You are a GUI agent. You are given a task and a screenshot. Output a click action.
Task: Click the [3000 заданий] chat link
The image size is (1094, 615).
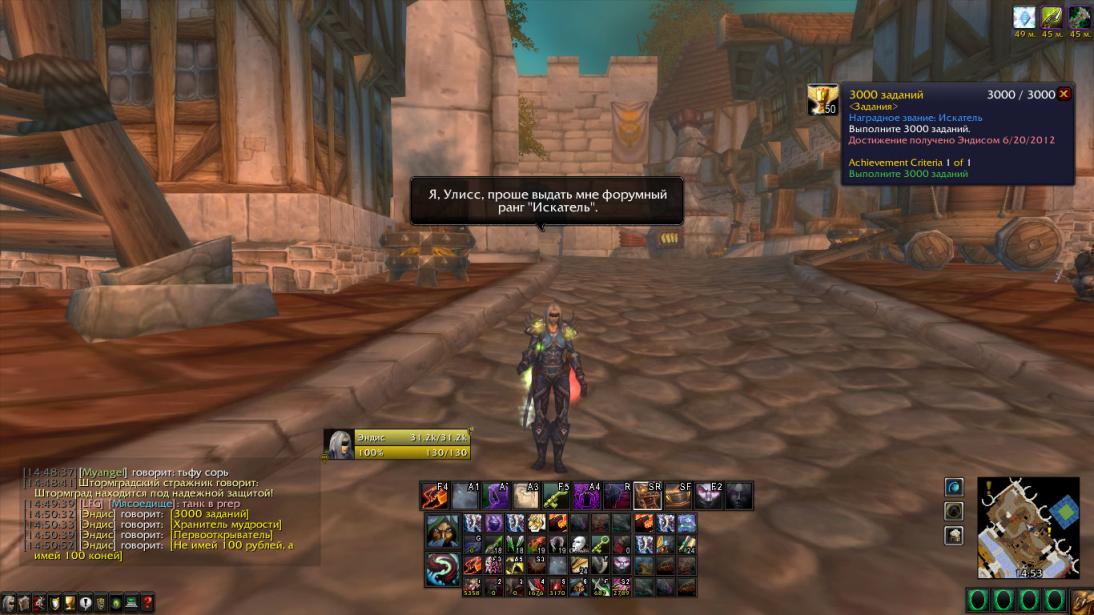pos(210,514)
